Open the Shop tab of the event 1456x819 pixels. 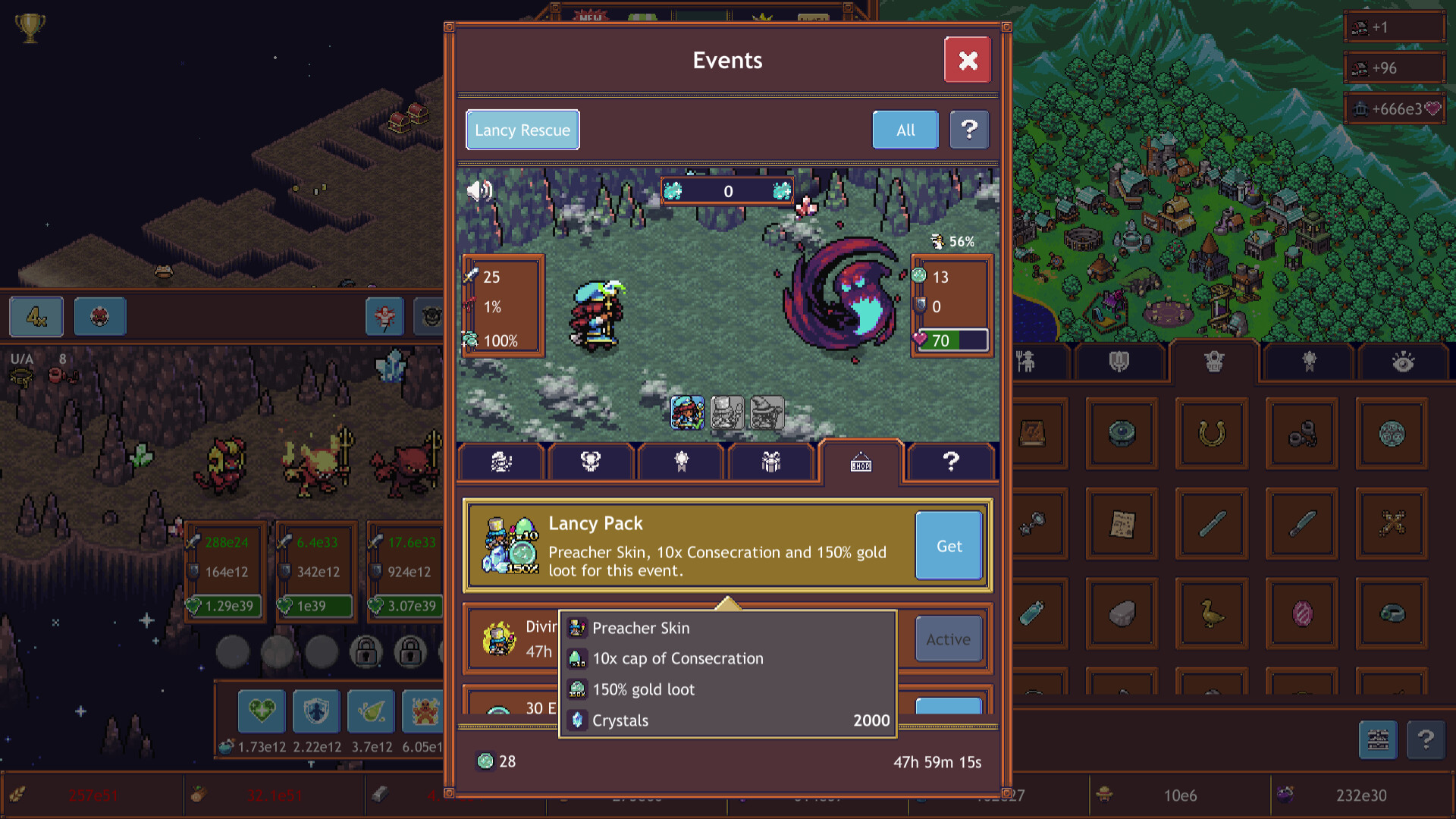point(861,462)
